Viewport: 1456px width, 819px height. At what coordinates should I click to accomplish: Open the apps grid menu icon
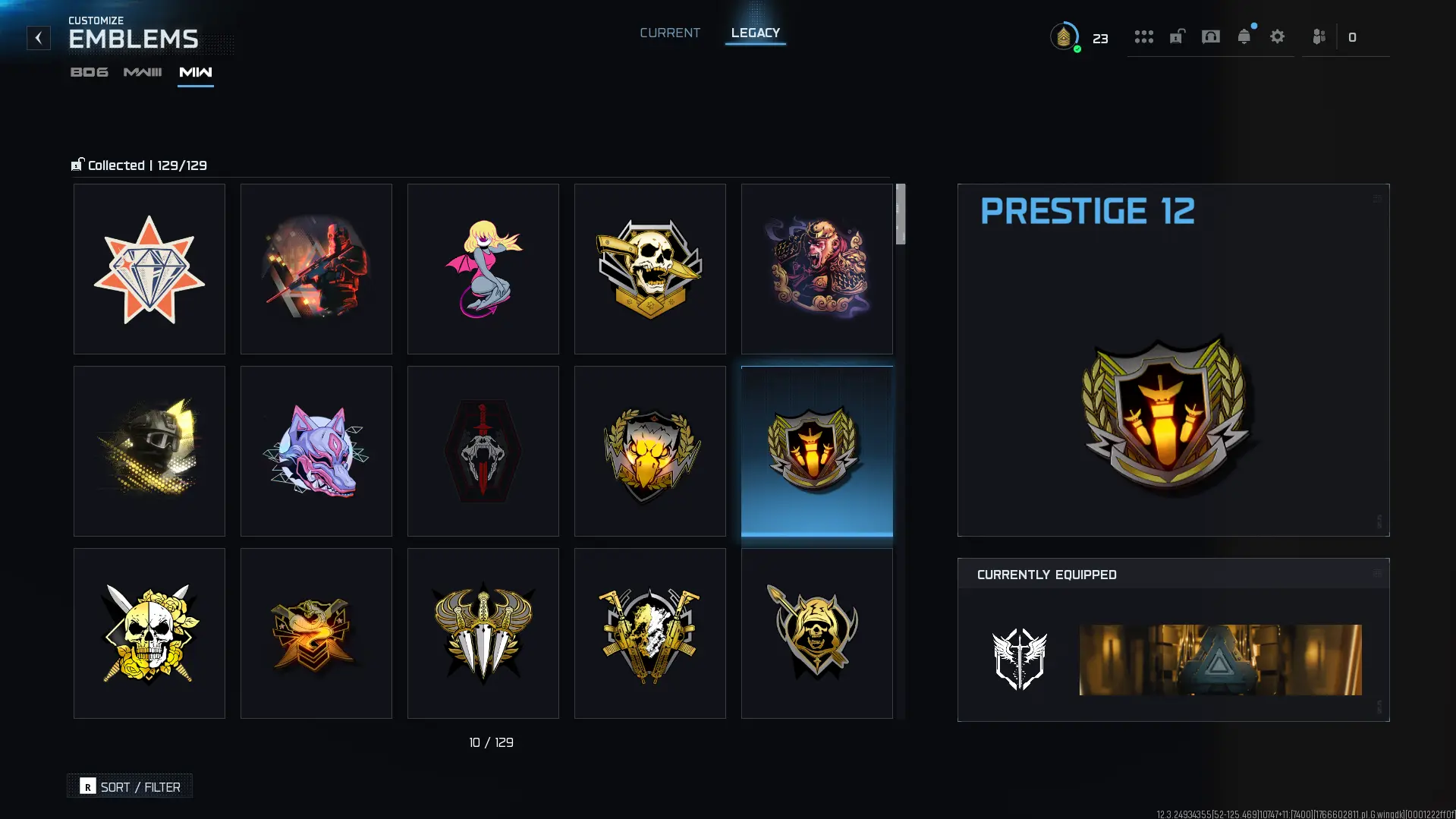(x=1143, y=36)
